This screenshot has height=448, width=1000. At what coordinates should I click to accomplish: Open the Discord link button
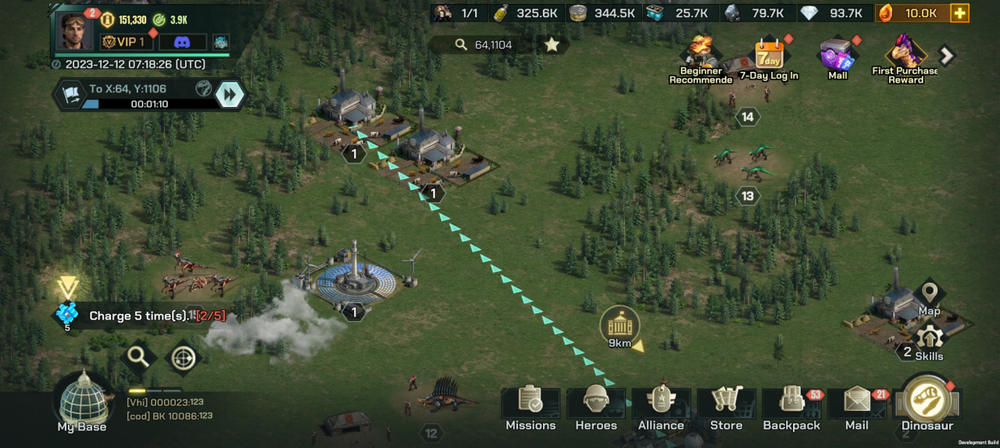[x=182, y=42]
